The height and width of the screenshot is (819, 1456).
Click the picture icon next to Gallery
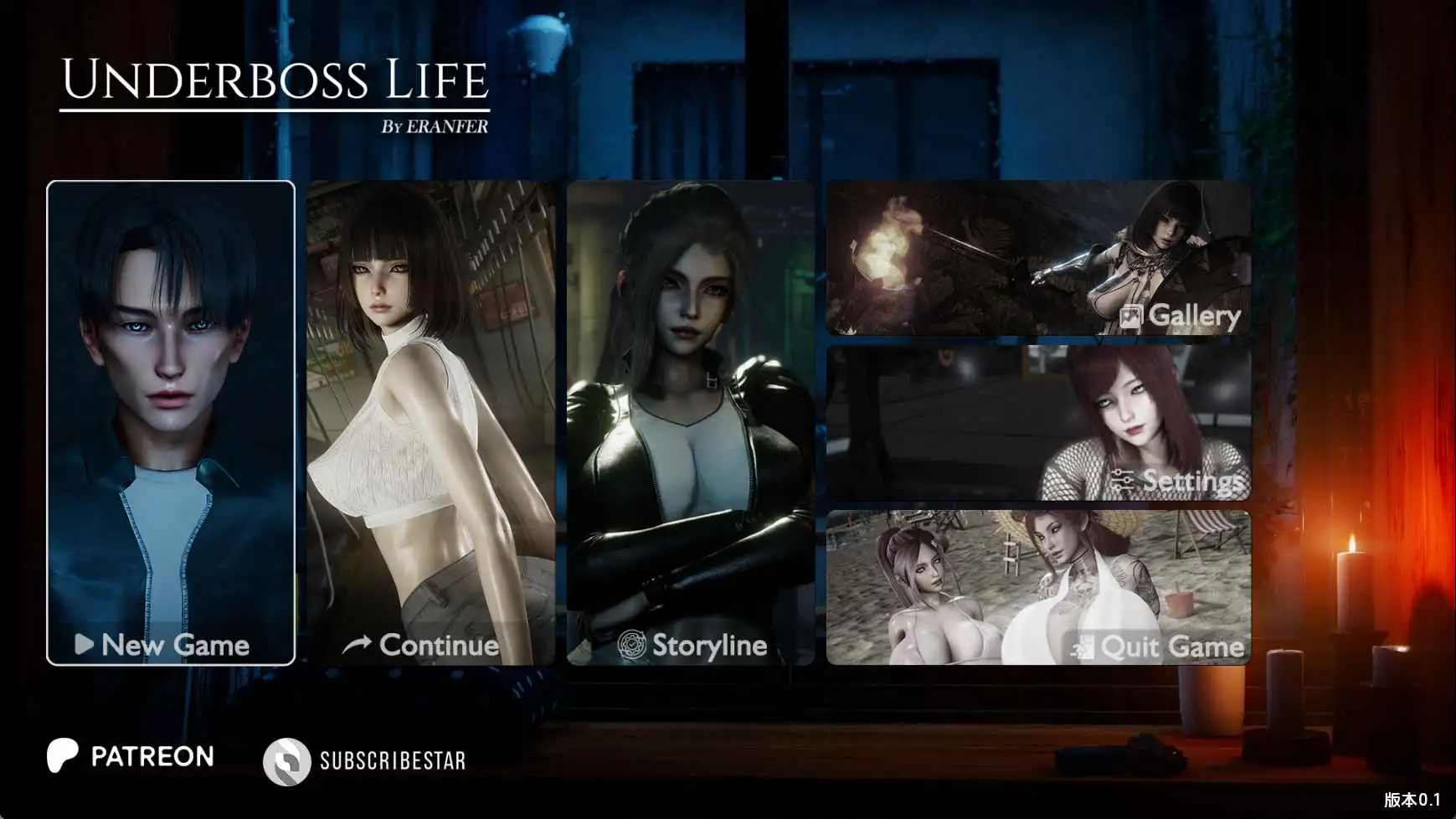pos(1134,317)
